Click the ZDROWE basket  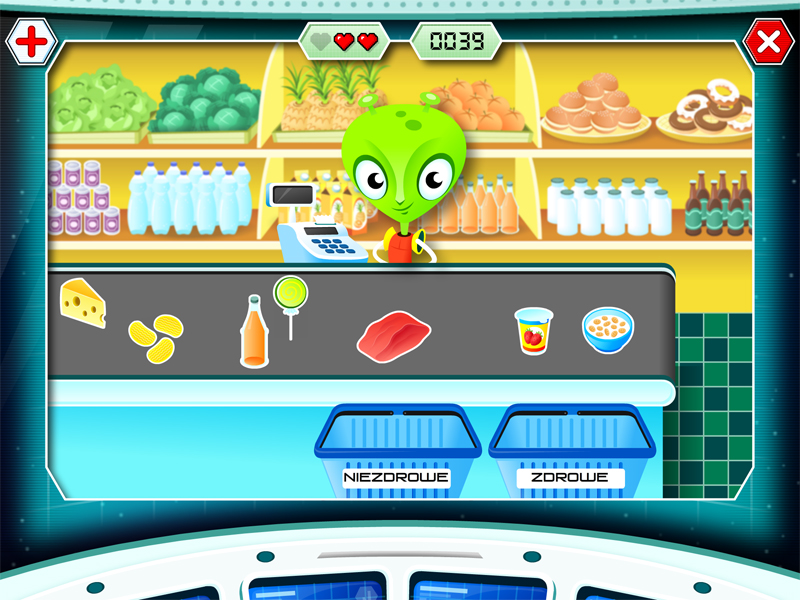point(571,448)
